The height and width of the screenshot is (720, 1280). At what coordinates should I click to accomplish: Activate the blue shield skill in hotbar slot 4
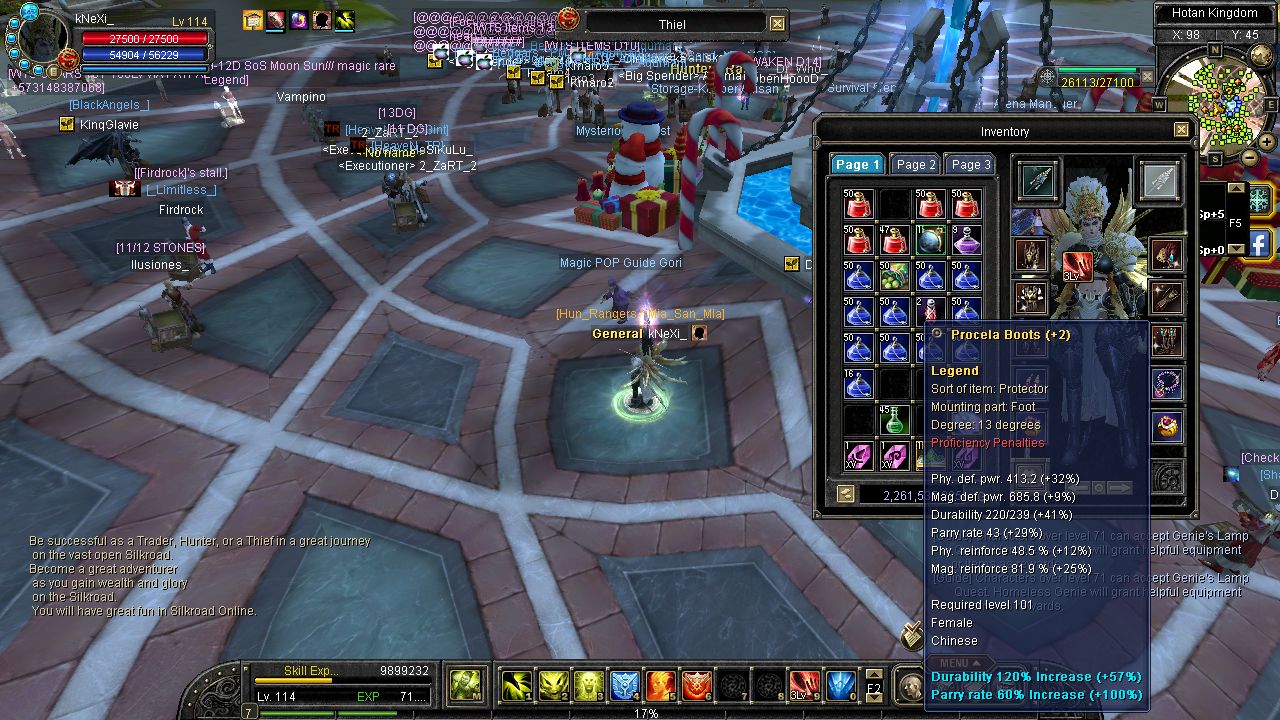coord(625,685)
